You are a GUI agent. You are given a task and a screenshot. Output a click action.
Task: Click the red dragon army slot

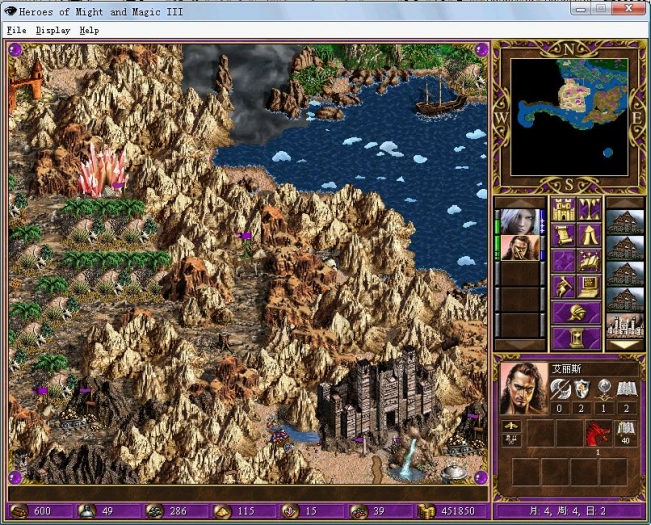598,432
